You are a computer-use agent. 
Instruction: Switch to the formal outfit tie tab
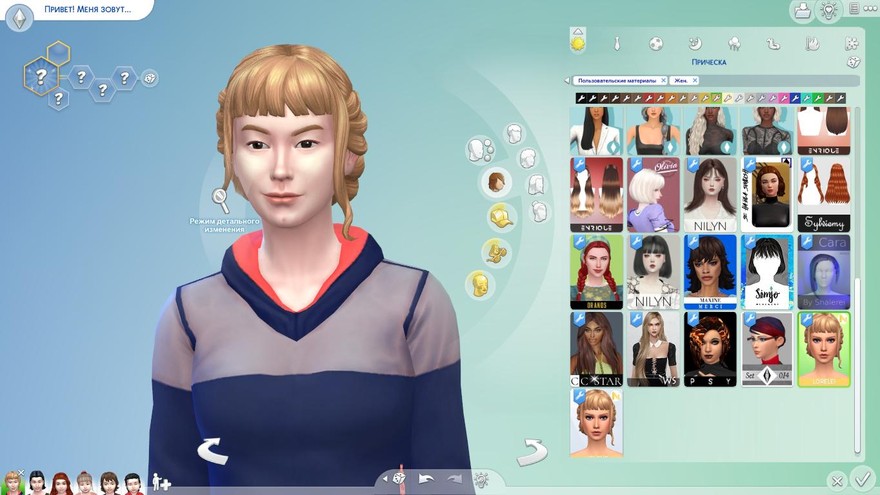[617, 44]
